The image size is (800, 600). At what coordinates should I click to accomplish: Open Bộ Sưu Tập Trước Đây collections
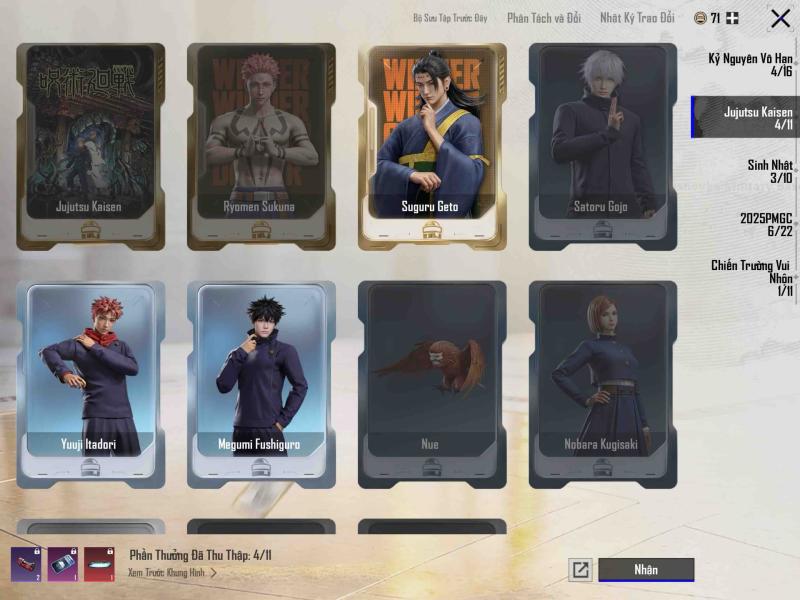point(451,18)
